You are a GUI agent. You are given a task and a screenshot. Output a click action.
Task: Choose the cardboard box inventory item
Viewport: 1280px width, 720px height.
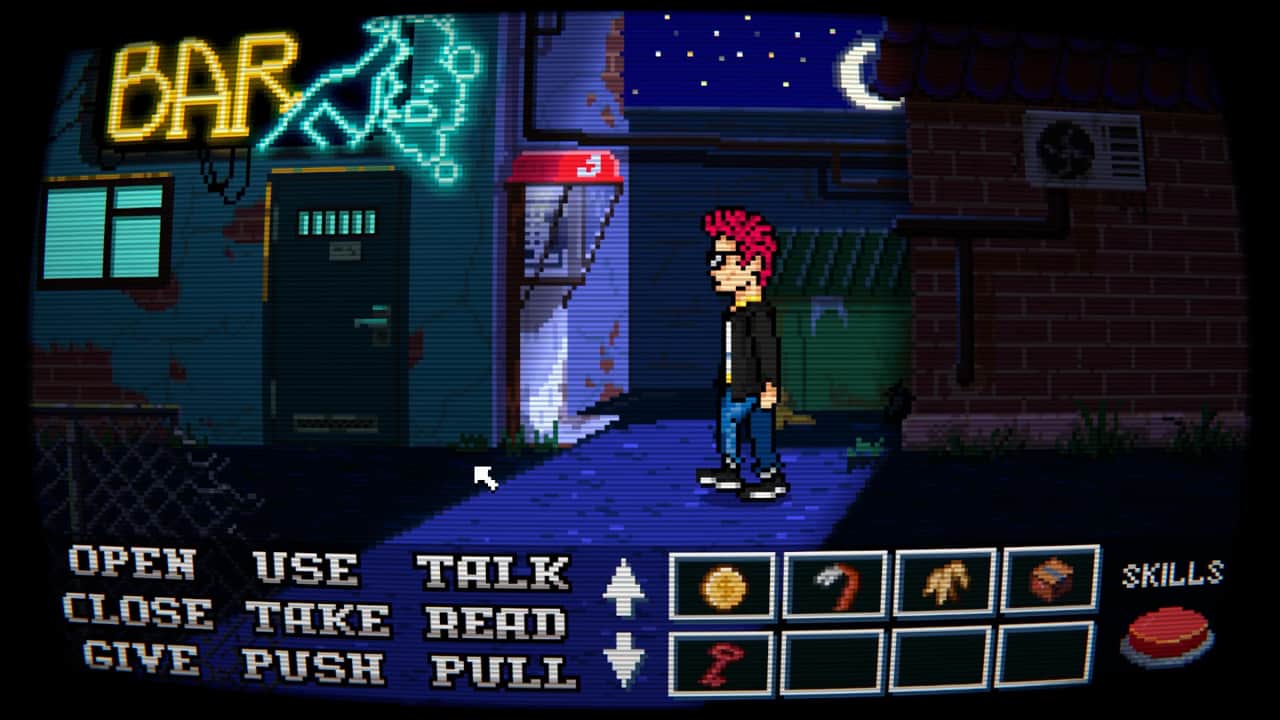(x=1050, y=579)
